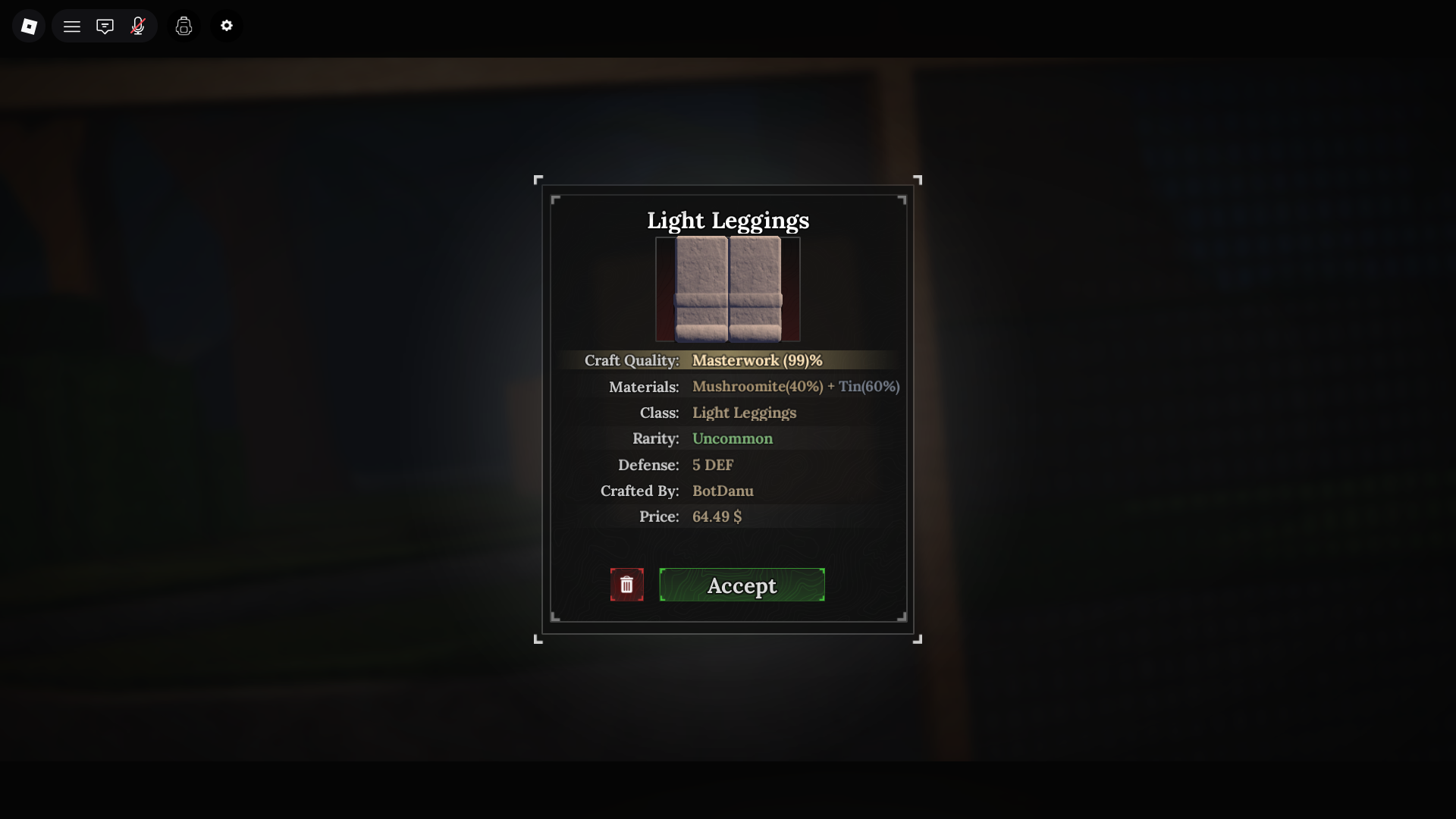Open the backpack inventory
Viewport: 1456px width, 819px height.
(184, 25)
